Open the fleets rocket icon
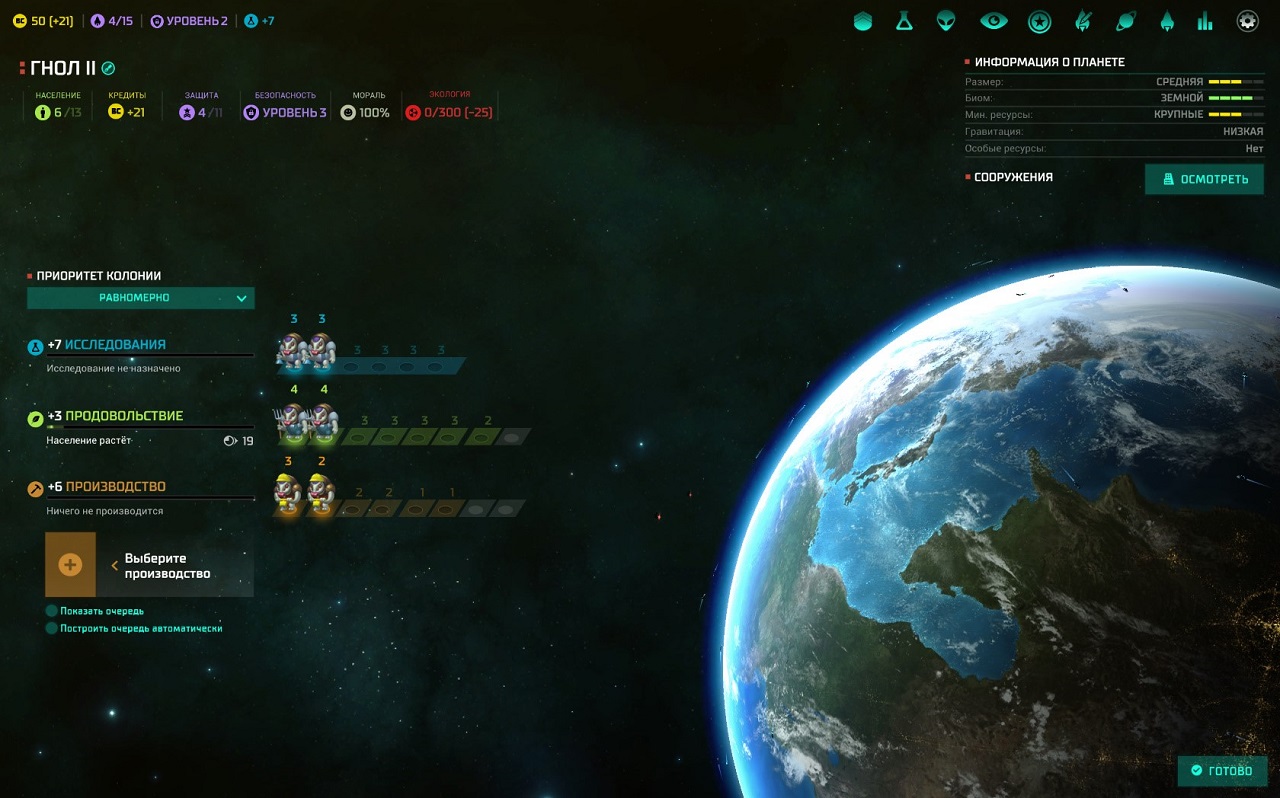The image size is (1280, 798). (x=1166, y=21)
